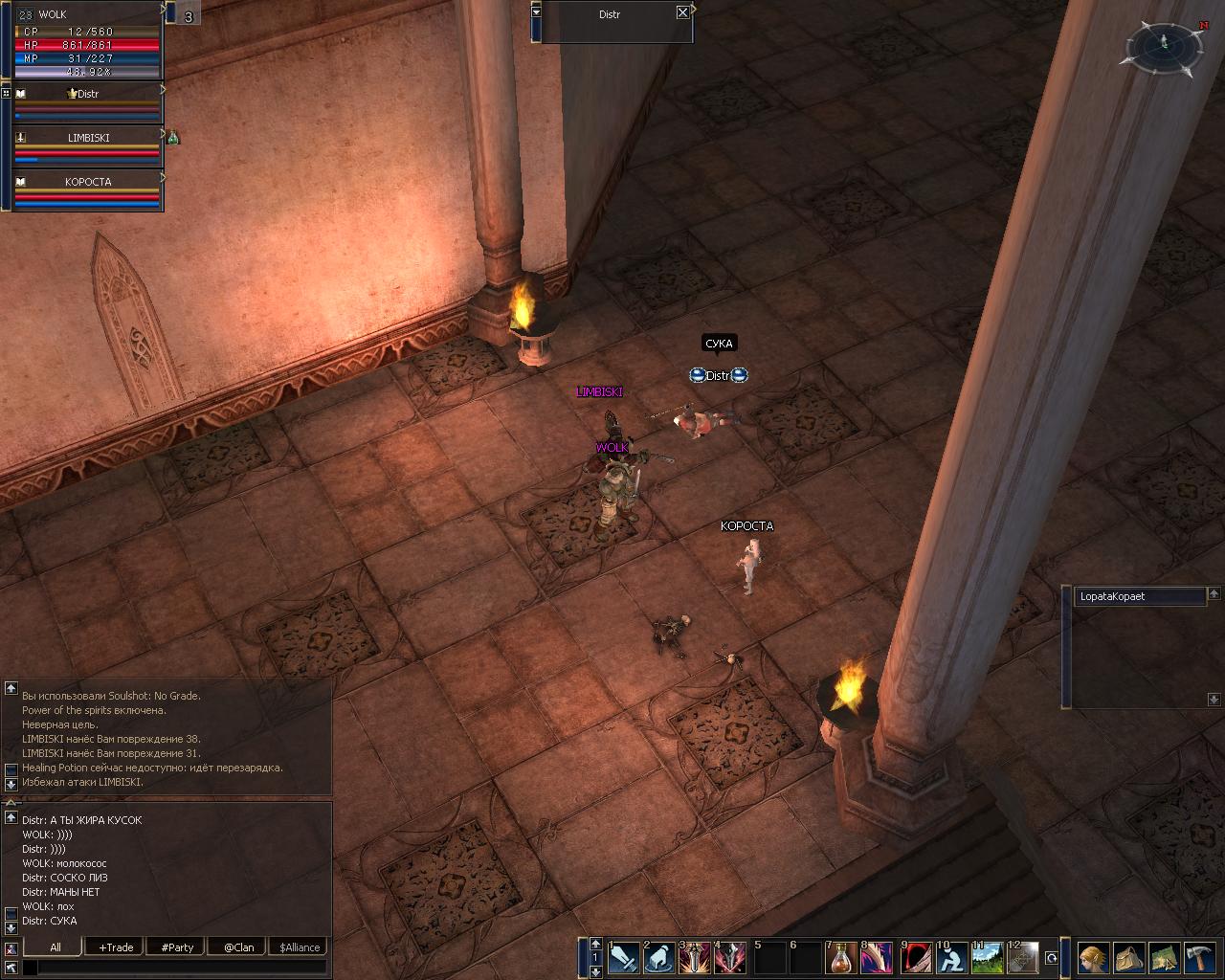Use the red healing potion in slot 7
The image size is (1225, 980).
click(x=841, y=957)
